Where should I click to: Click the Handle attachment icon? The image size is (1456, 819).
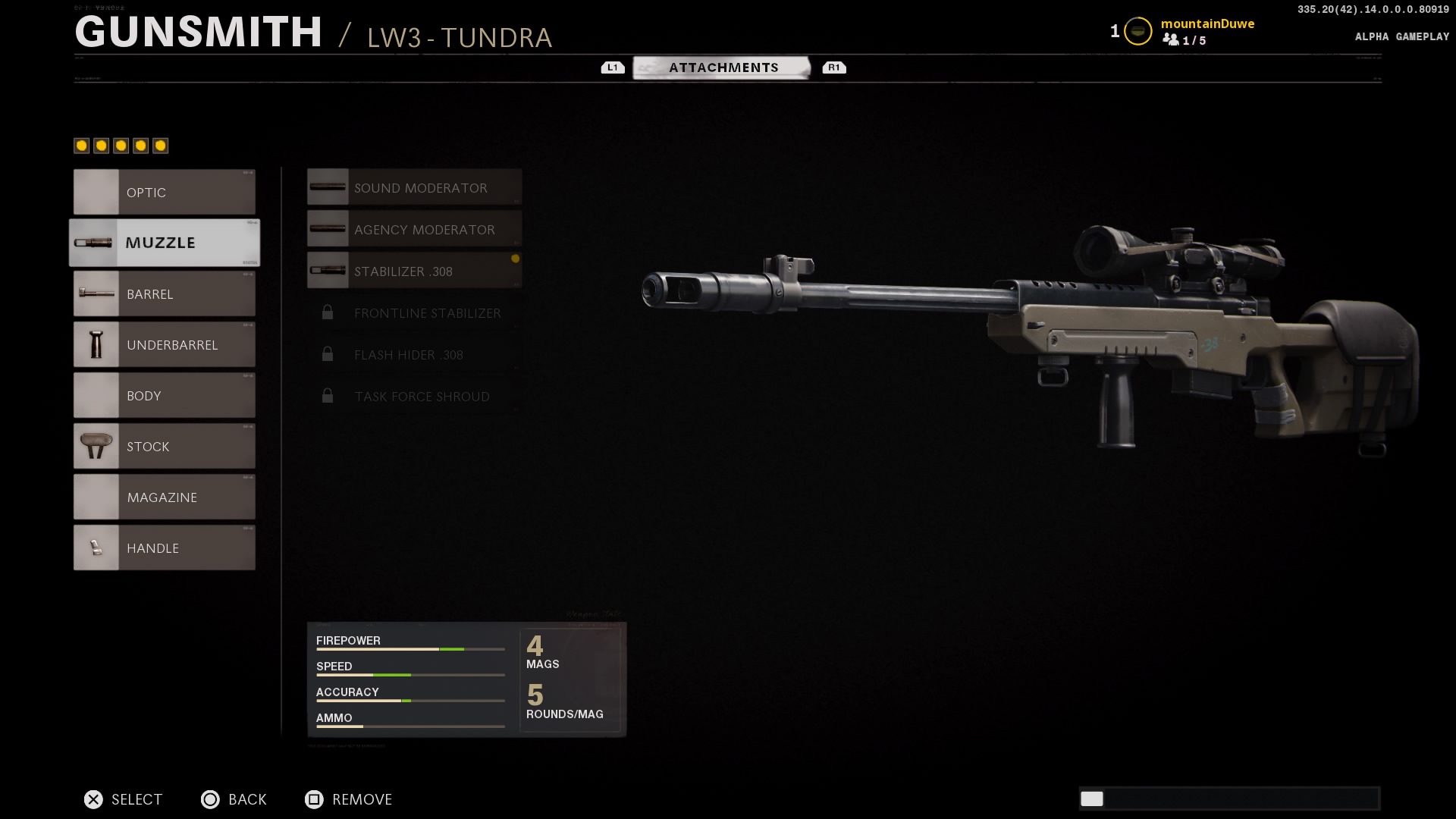(x=96, y=548)
